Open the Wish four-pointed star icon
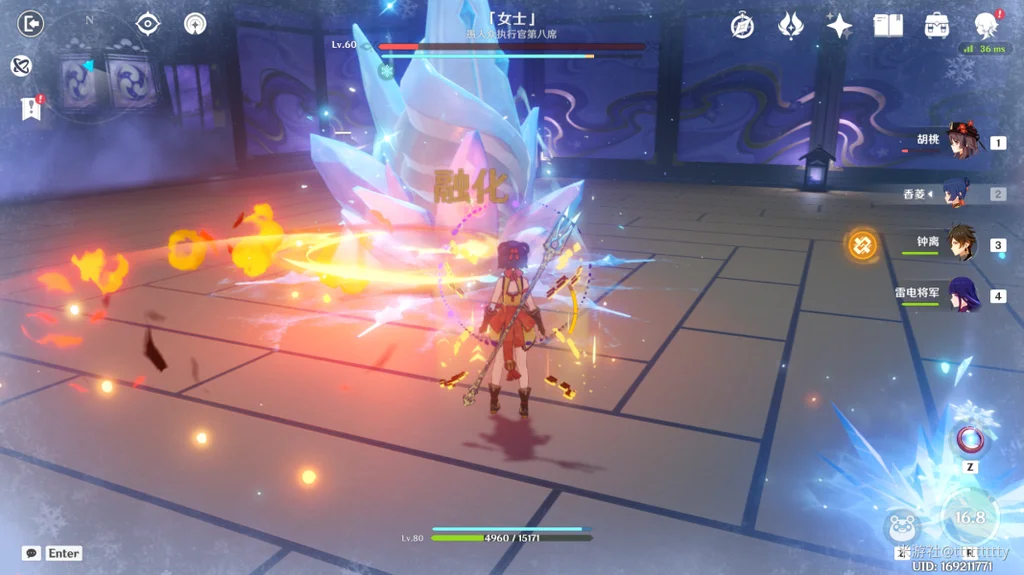The width and height of the screenshot is (1024, 575). tap(839, 26)
